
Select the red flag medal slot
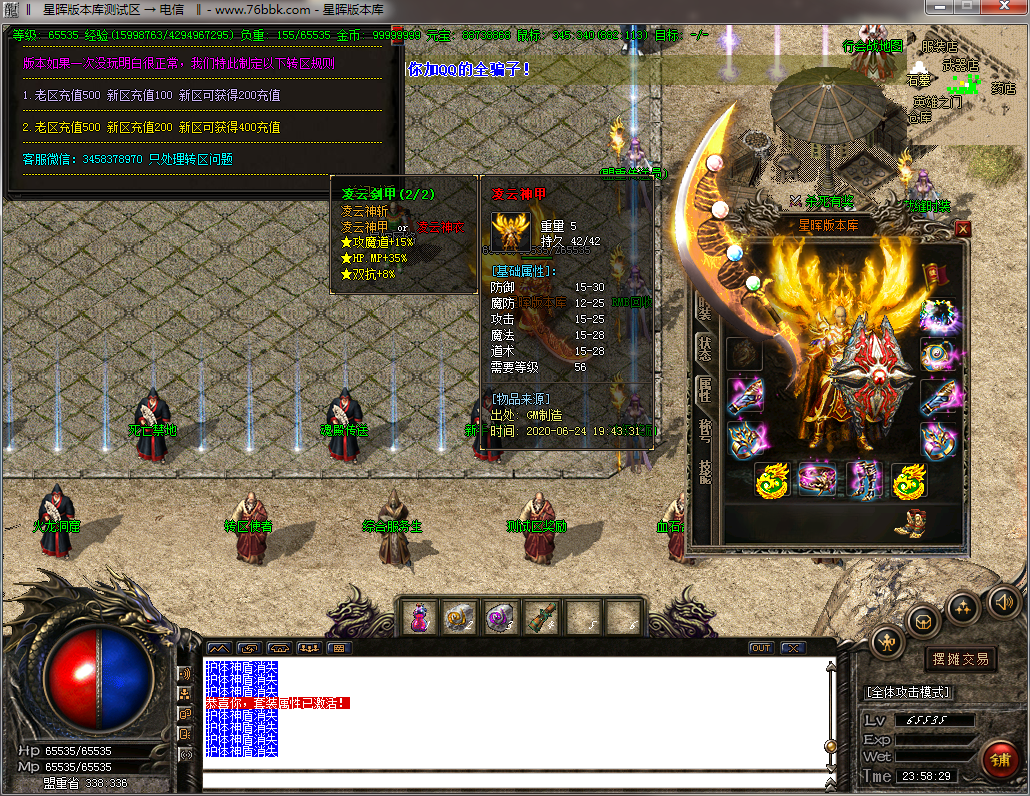937,272
